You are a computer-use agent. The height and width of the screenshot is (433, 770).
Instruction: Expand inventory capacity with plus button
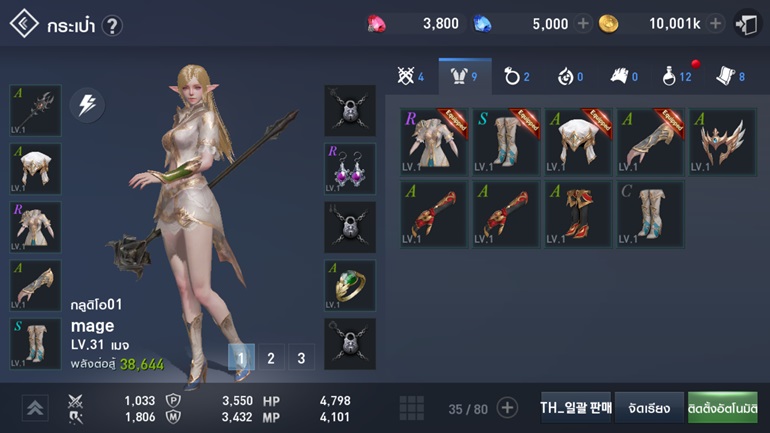point(508,408)
